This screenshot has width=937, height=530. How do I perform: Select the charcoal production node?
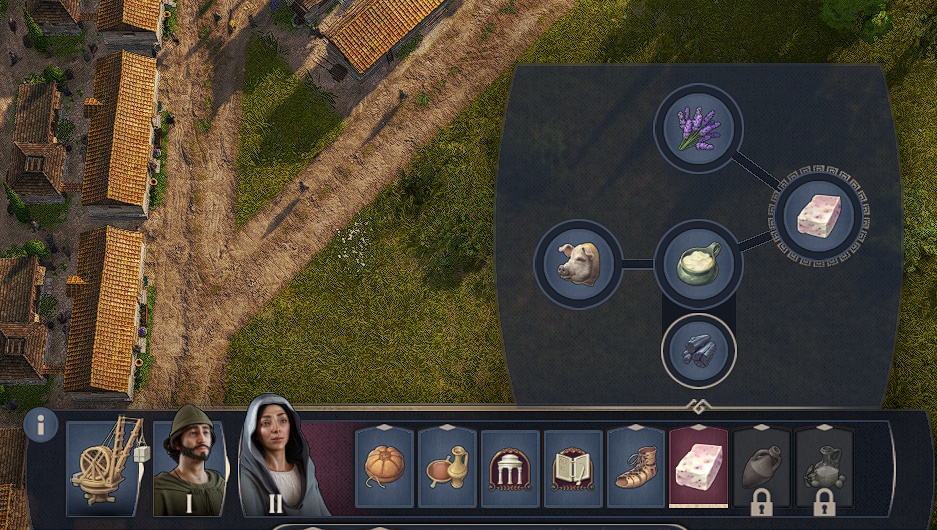pyautogui.click(x=698, y=350)
